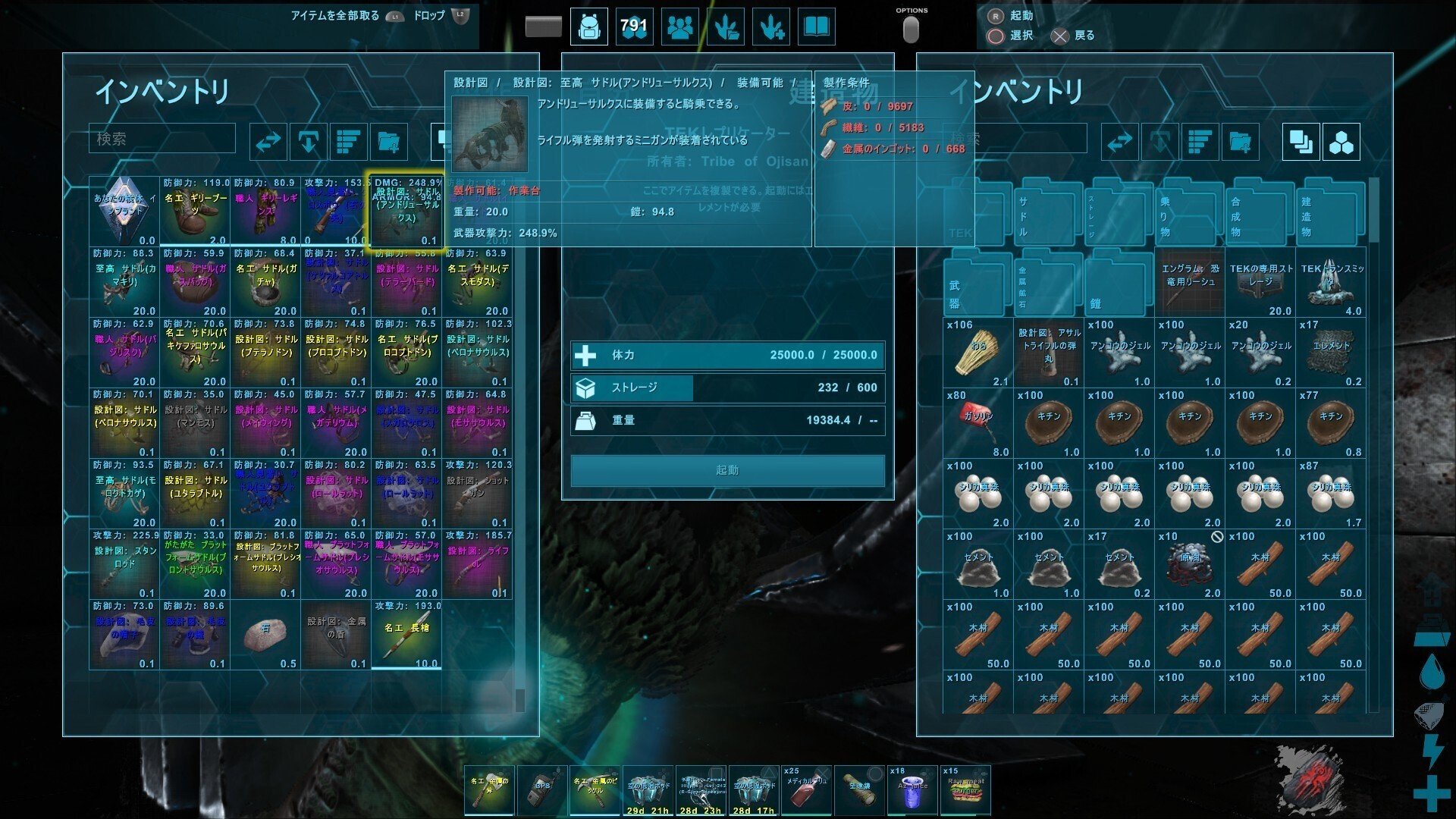Click the transfer arrows icon on left inventory
This screenshot has width=1456, height=819.
point(267,141)
